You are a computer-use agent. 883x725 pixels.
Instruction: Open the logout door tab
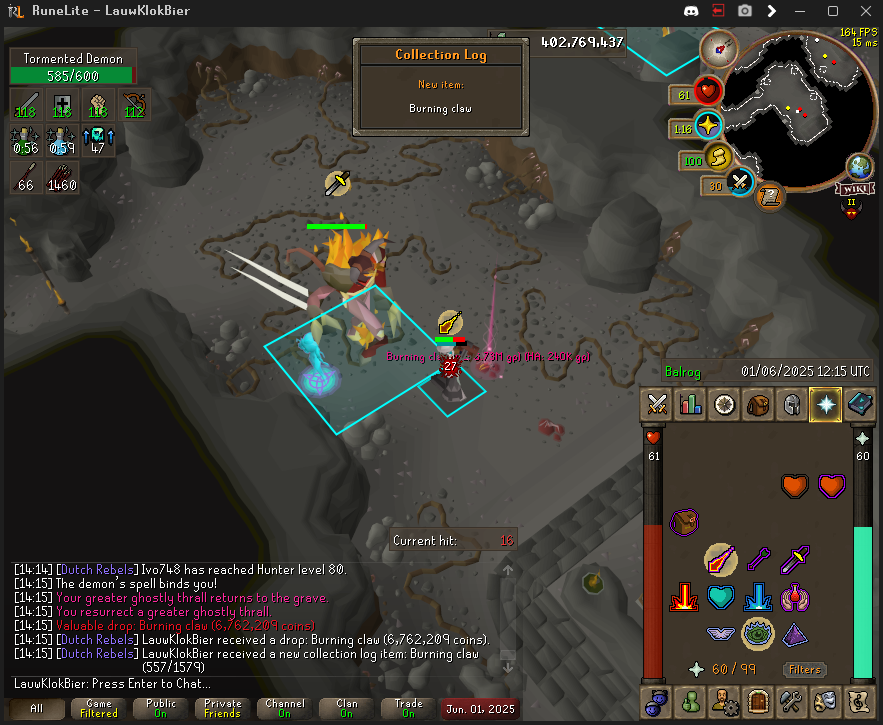(x=757, y=701)
